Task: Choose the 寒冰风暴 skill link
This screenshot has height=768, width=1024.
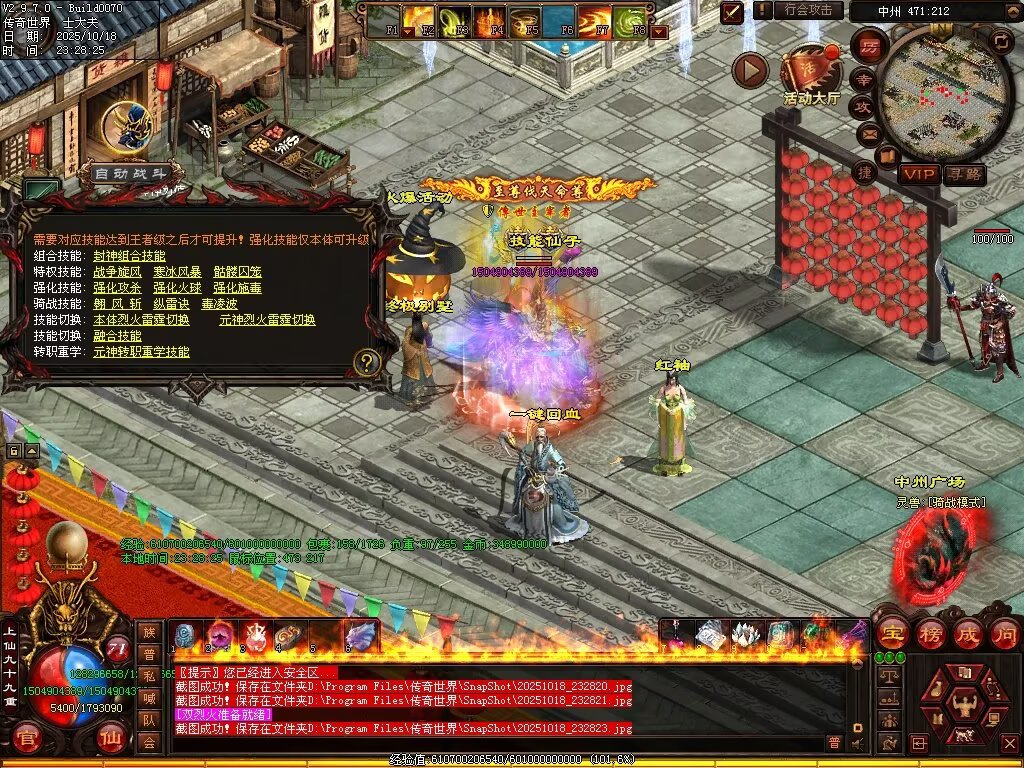Action: pyautogui.click(x=175, y=272)
